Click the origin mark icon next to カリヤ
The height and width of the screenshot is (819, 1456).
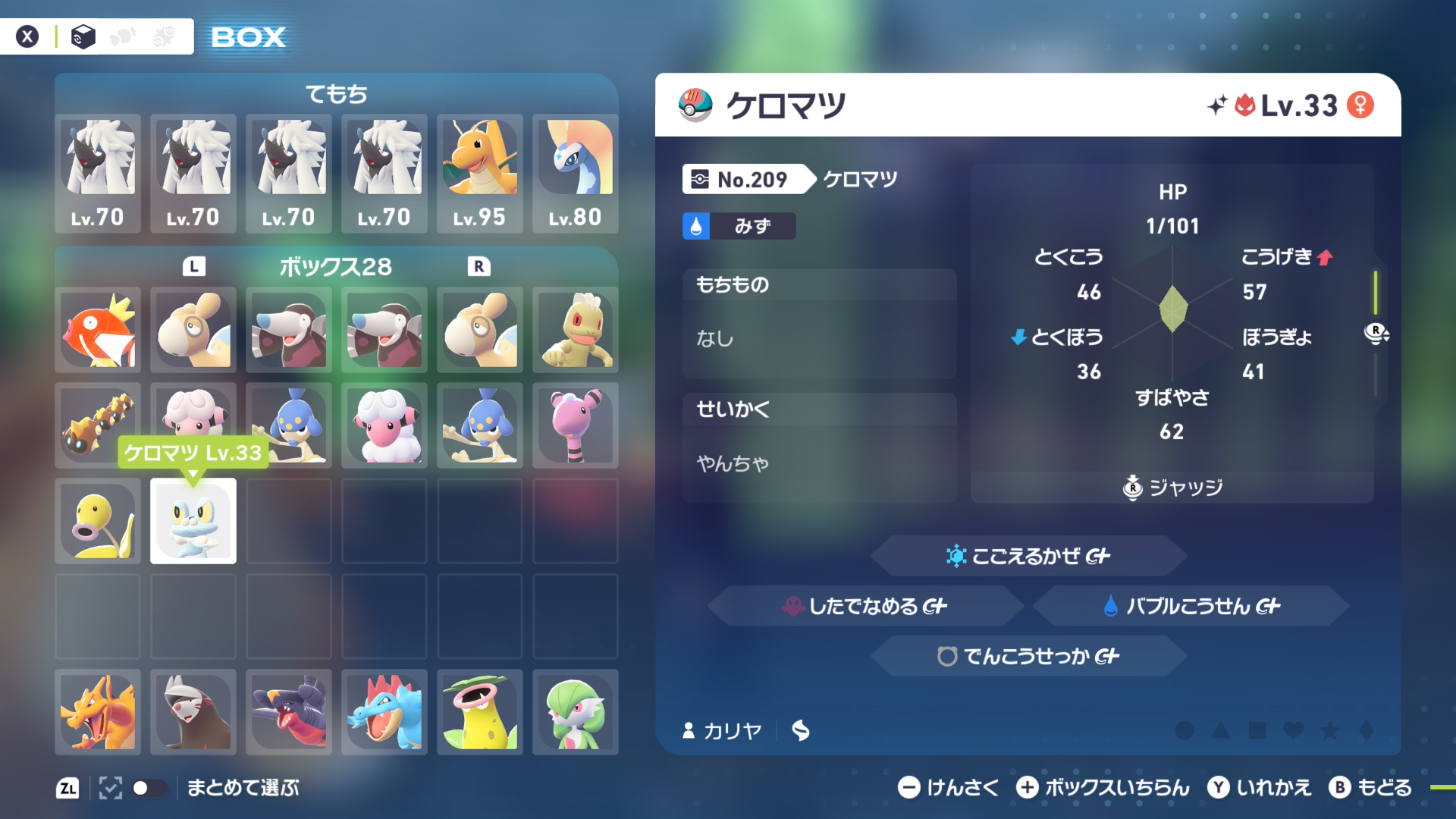point(801,731)
